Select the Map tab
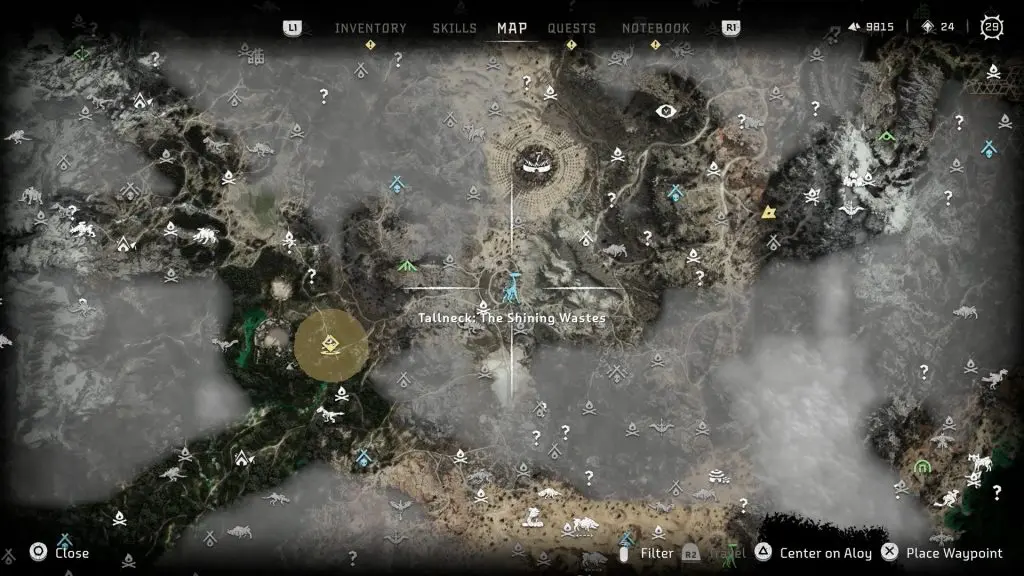The image size is (1024, 576). (512, 28)
